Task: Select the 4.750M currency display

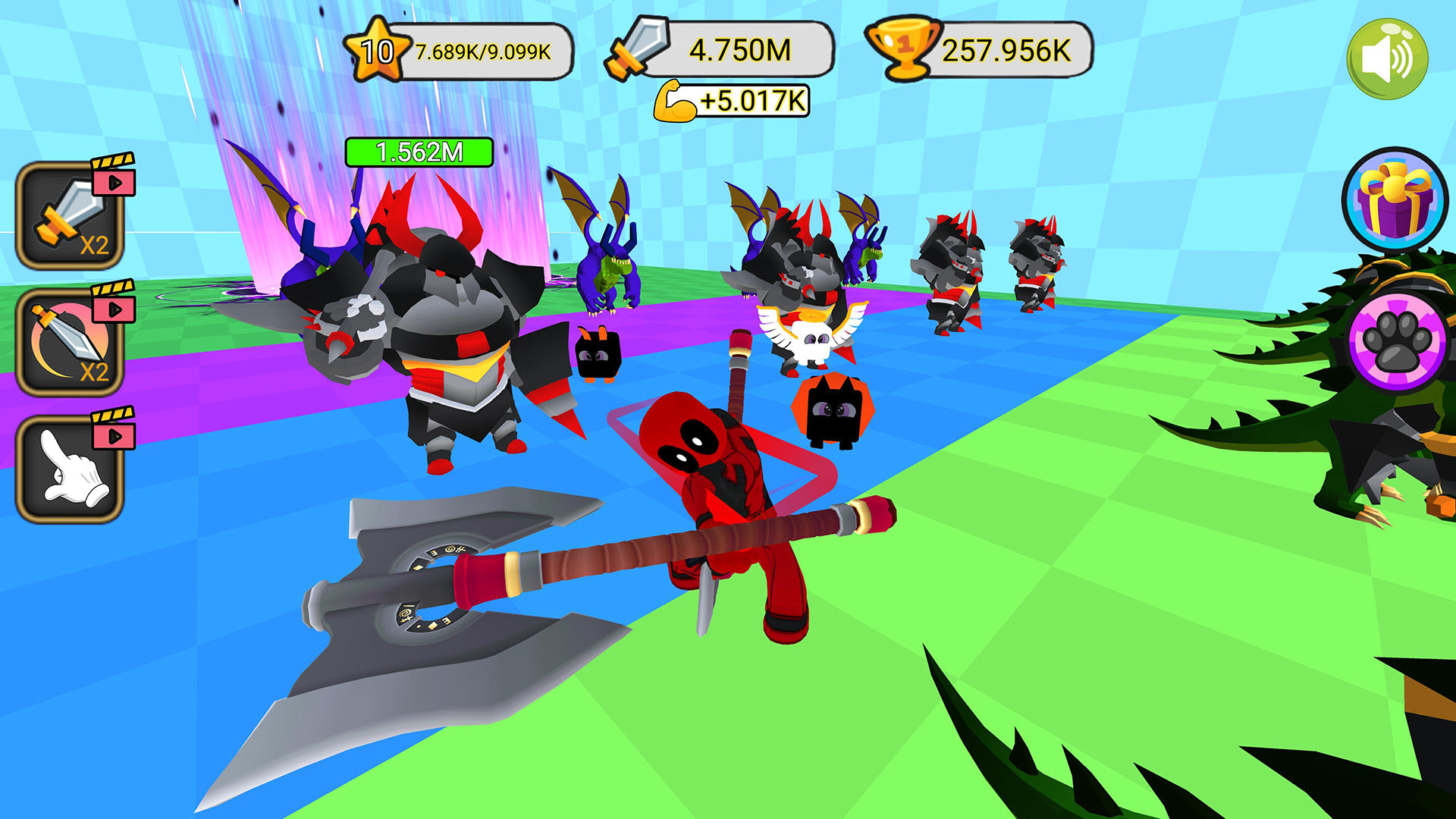Action: [739, 50]
